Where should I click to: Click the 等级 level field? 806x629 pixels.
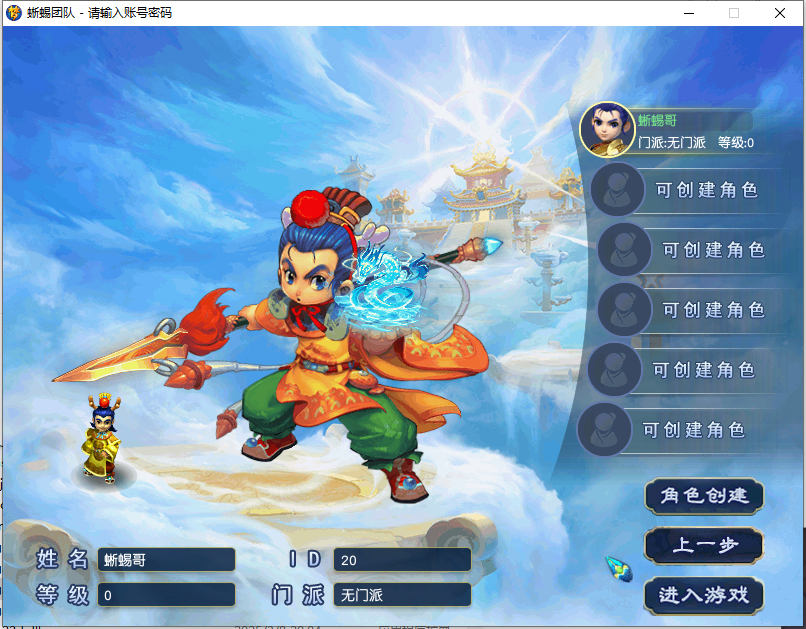coord(166,595)
